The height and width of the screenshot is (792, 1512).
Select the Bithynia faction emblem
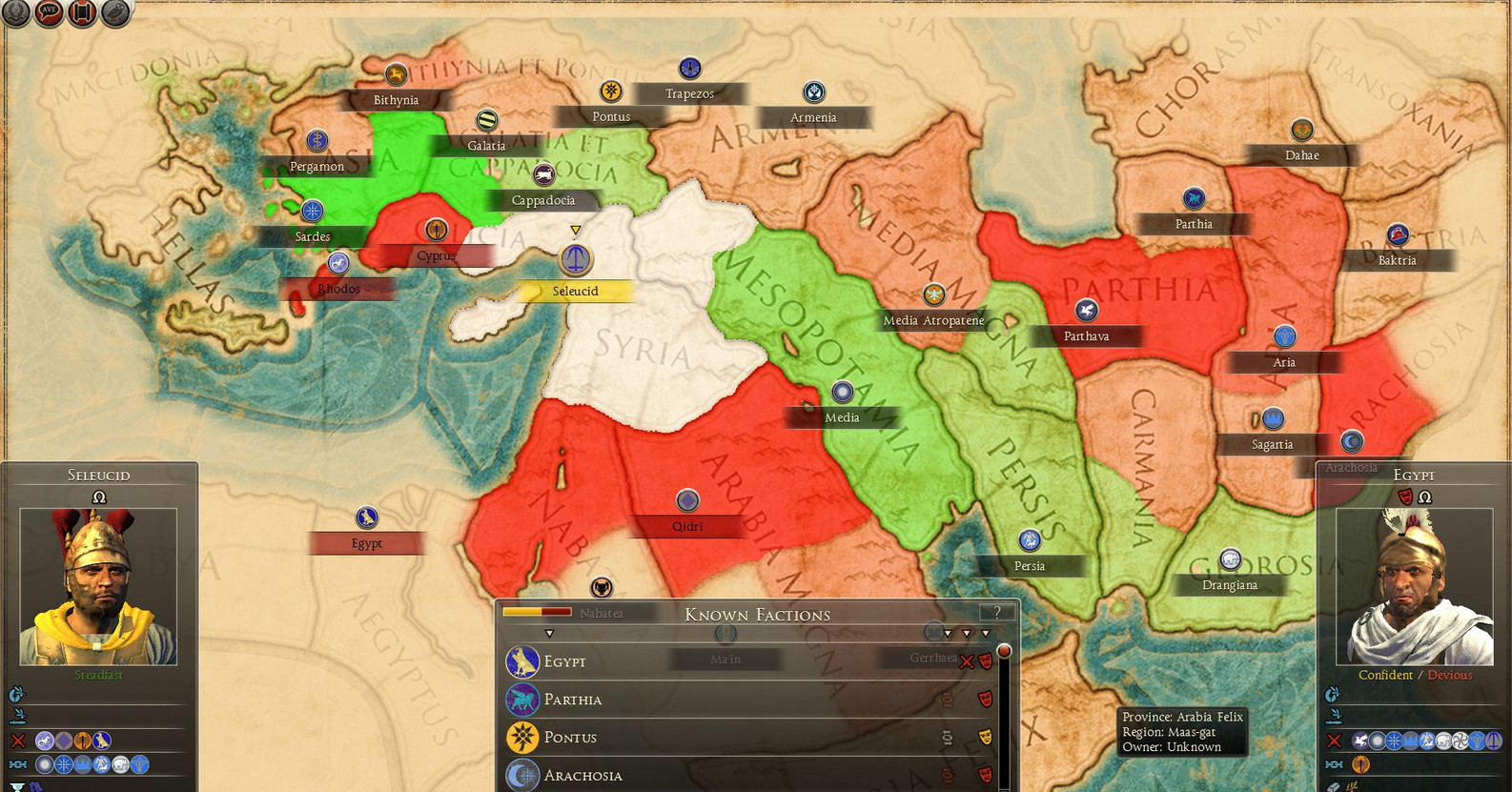pos(396,74)
